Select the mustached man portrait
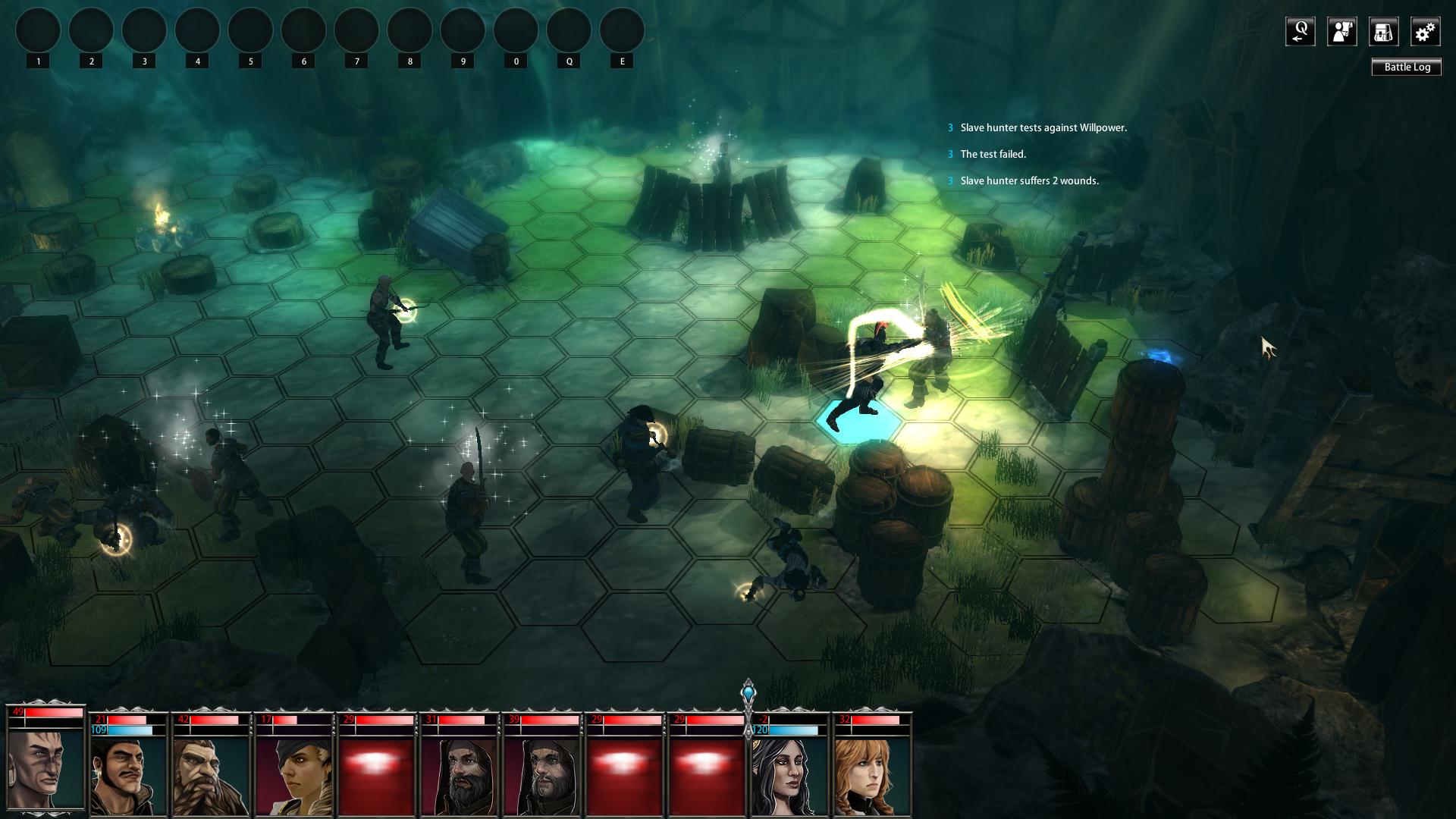 [127, 775]
